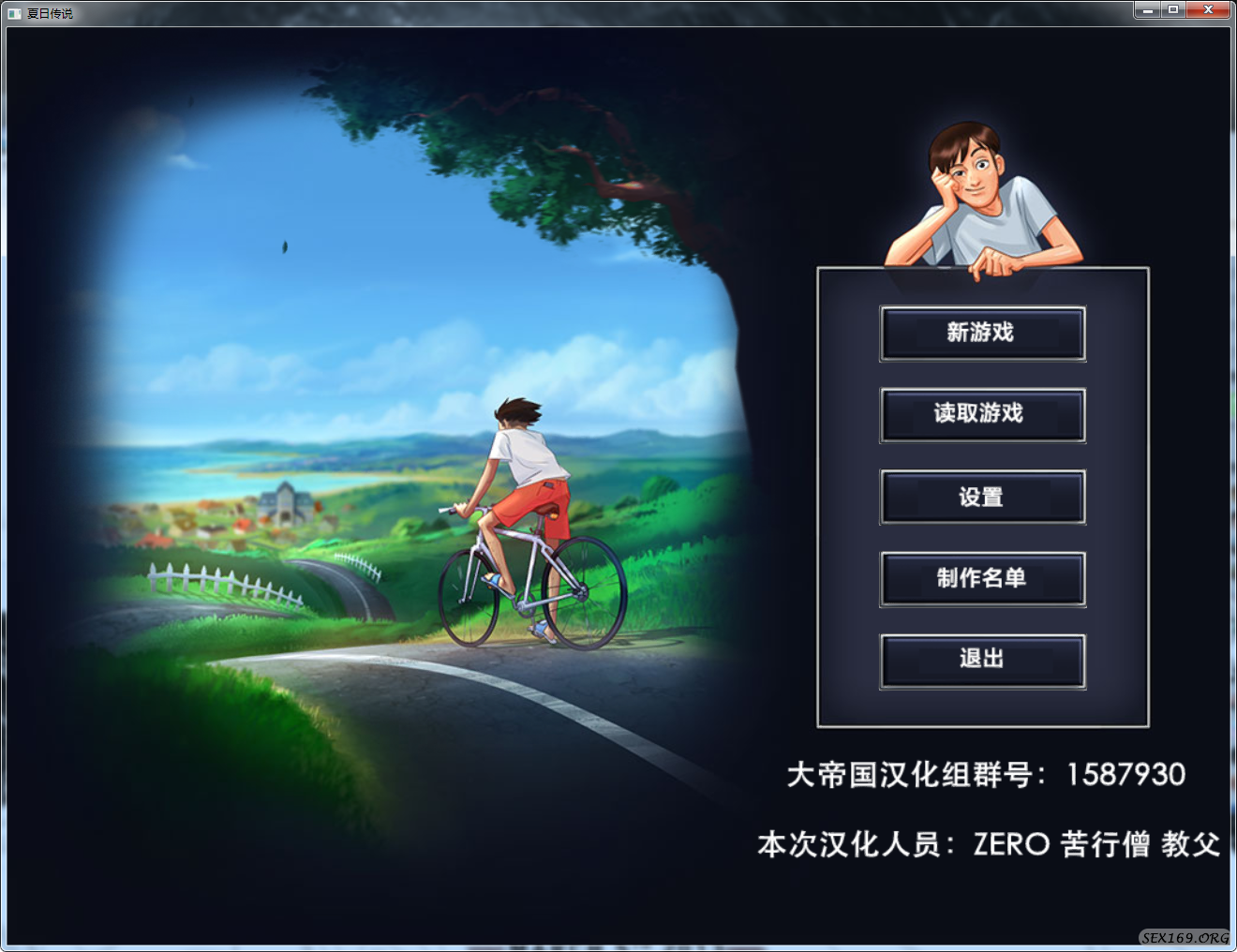This screenshot has width=1237, height=952.
Task: View the 制作名单 credits list
Action: pyautogui.click(x=982, y=578)
